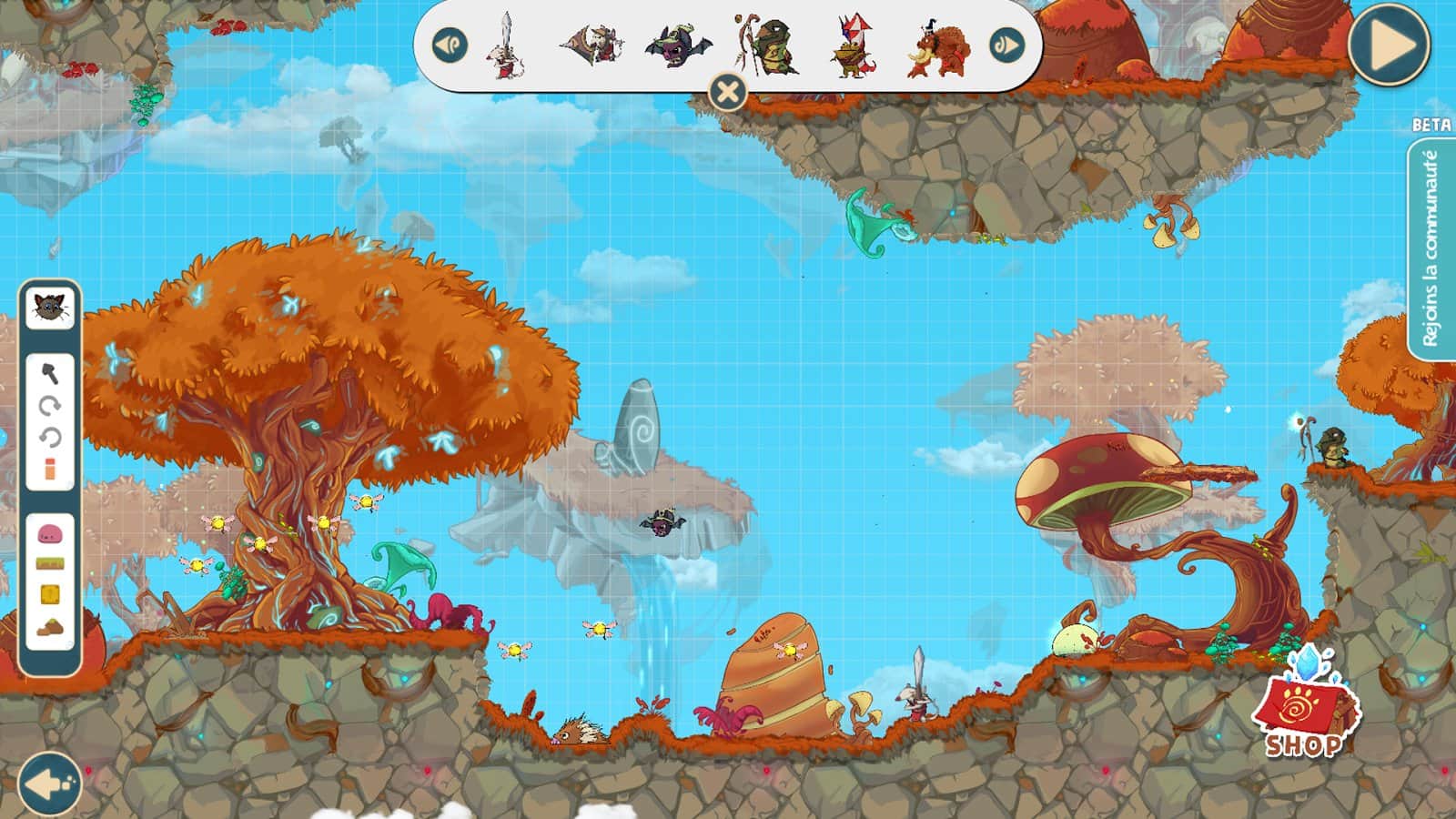Click the undo arrow icon

tap(50, 440)
